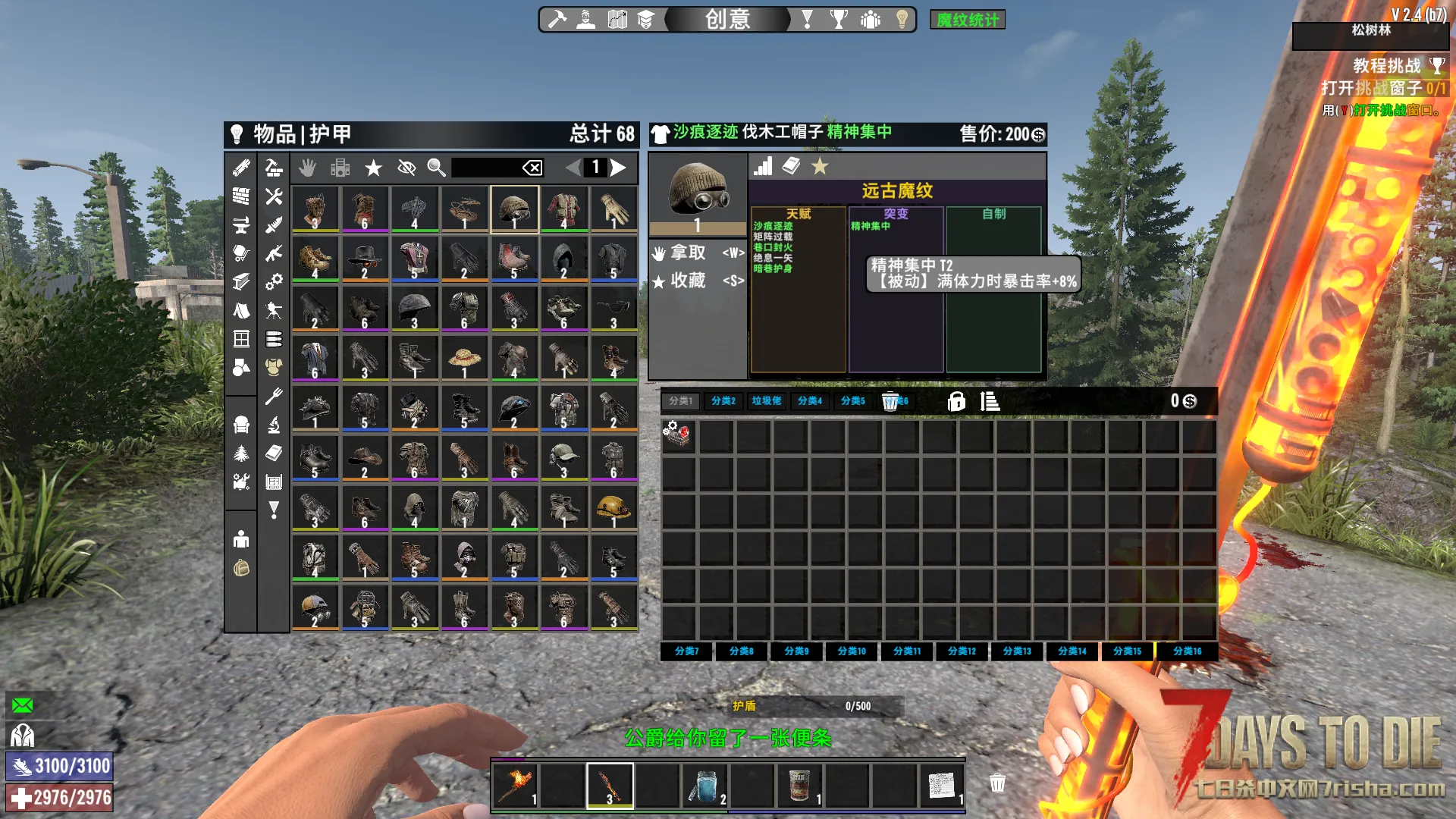Select the fedora hat with sunglasses
Viewport: 1456px width, 819px height.
[364, 259]
